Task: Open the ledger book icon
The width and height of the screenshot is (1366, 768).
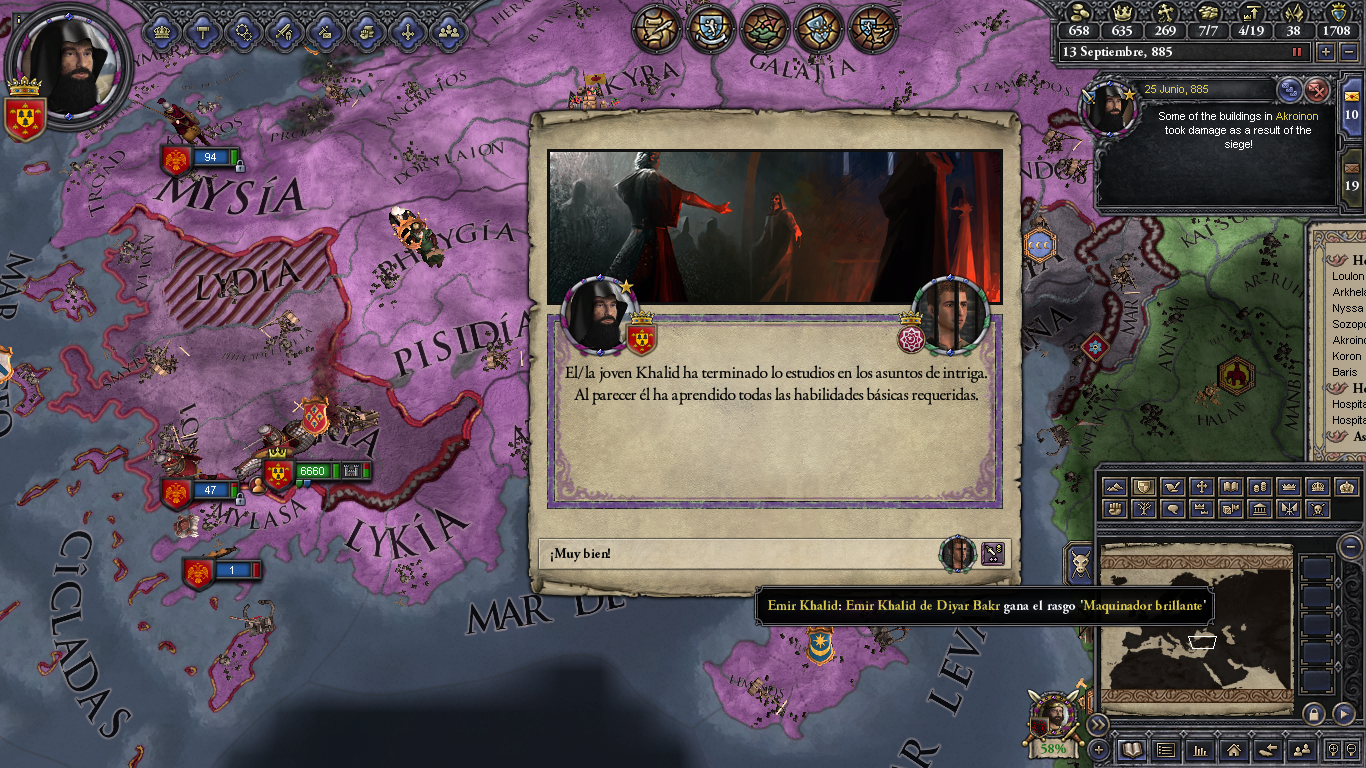Action: (x=1132, y=749)
